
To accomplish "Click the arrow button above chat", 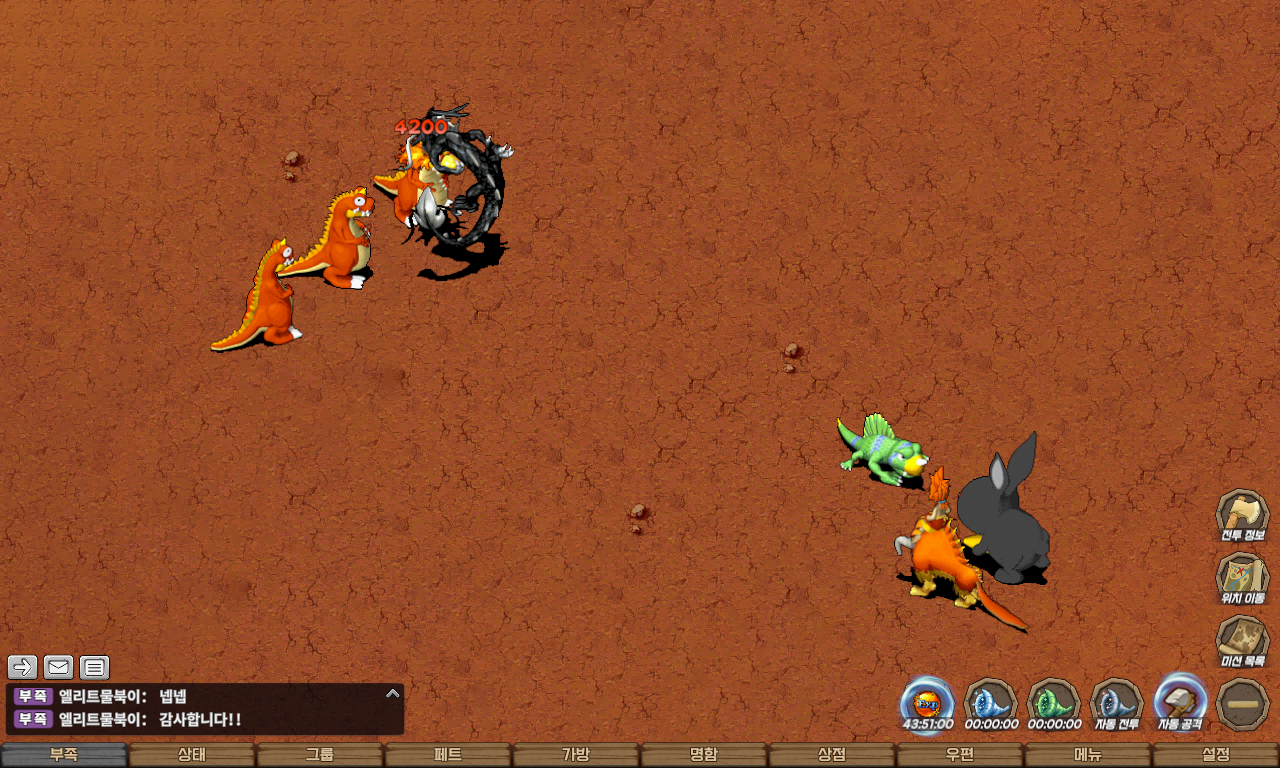I will [x=22, y=667].
